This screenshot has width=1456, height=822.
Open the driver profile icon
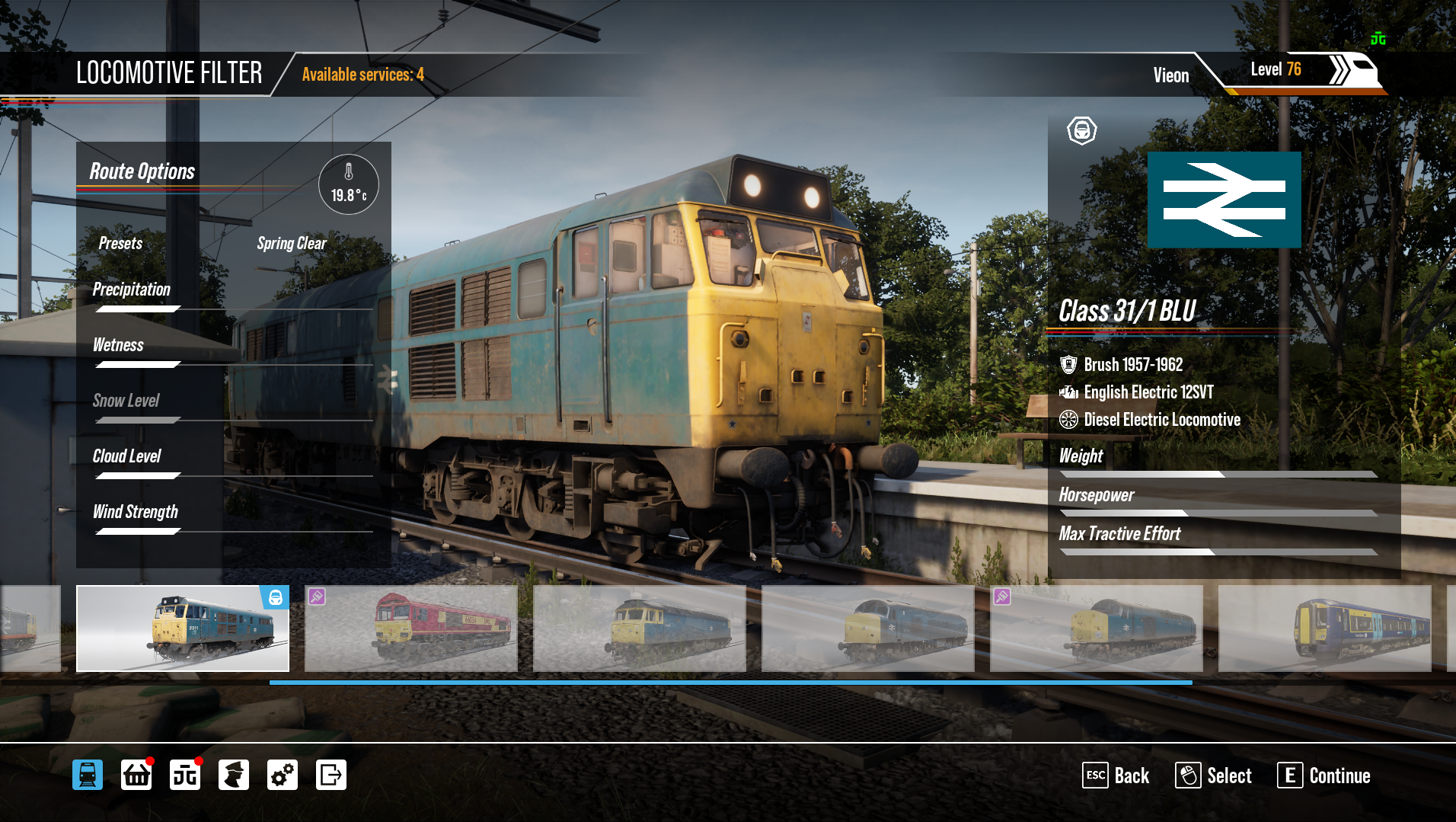234,775
